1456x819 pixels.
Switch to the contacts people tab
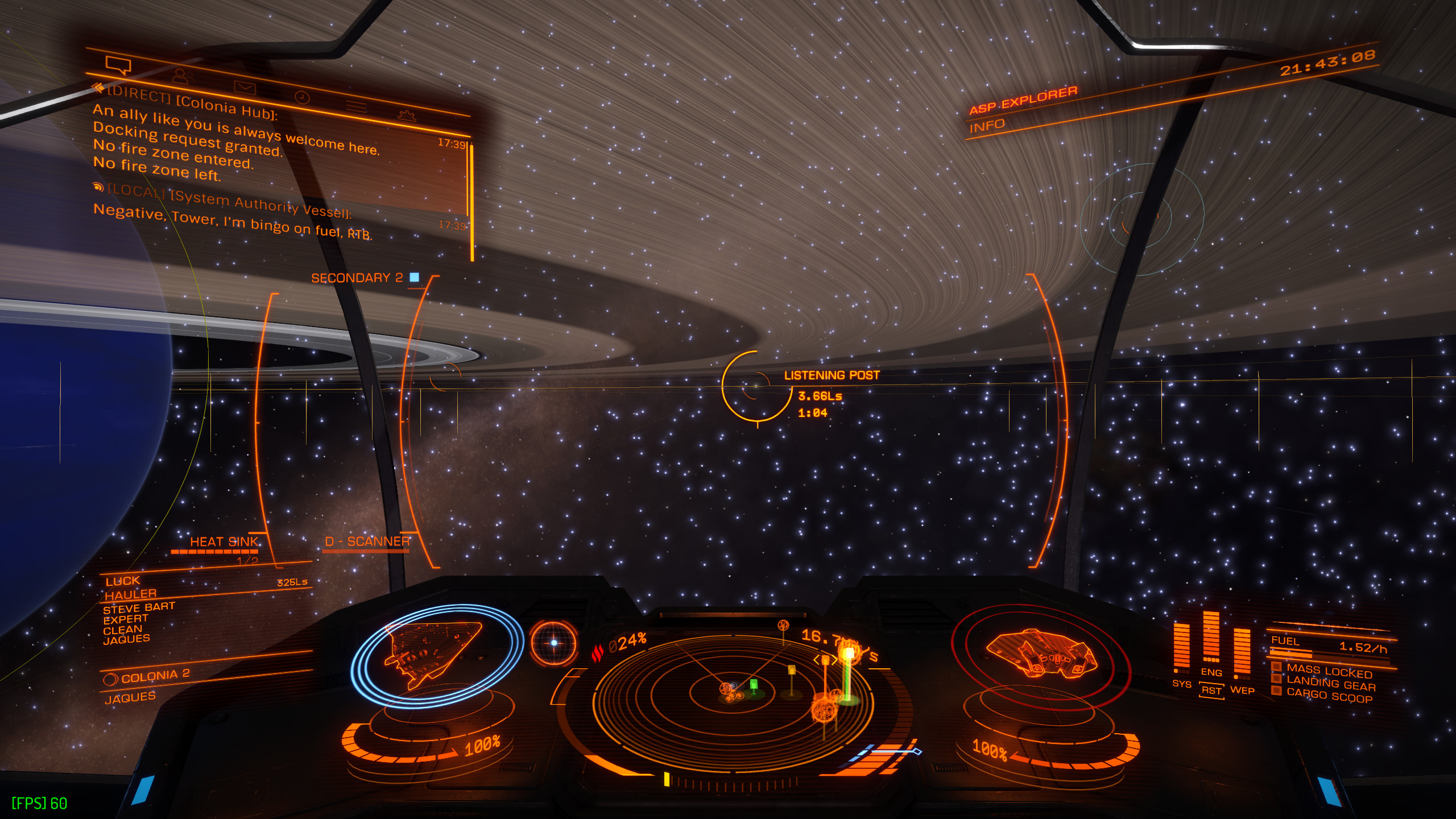[x=182, y=76]
